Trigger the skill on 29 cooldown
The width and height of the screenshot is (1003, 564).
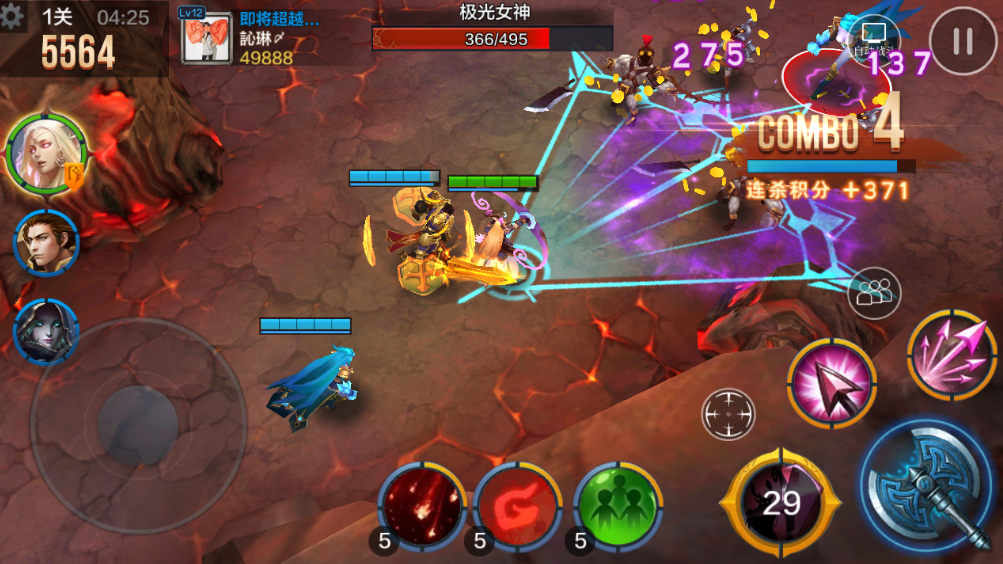click(781, 503)
